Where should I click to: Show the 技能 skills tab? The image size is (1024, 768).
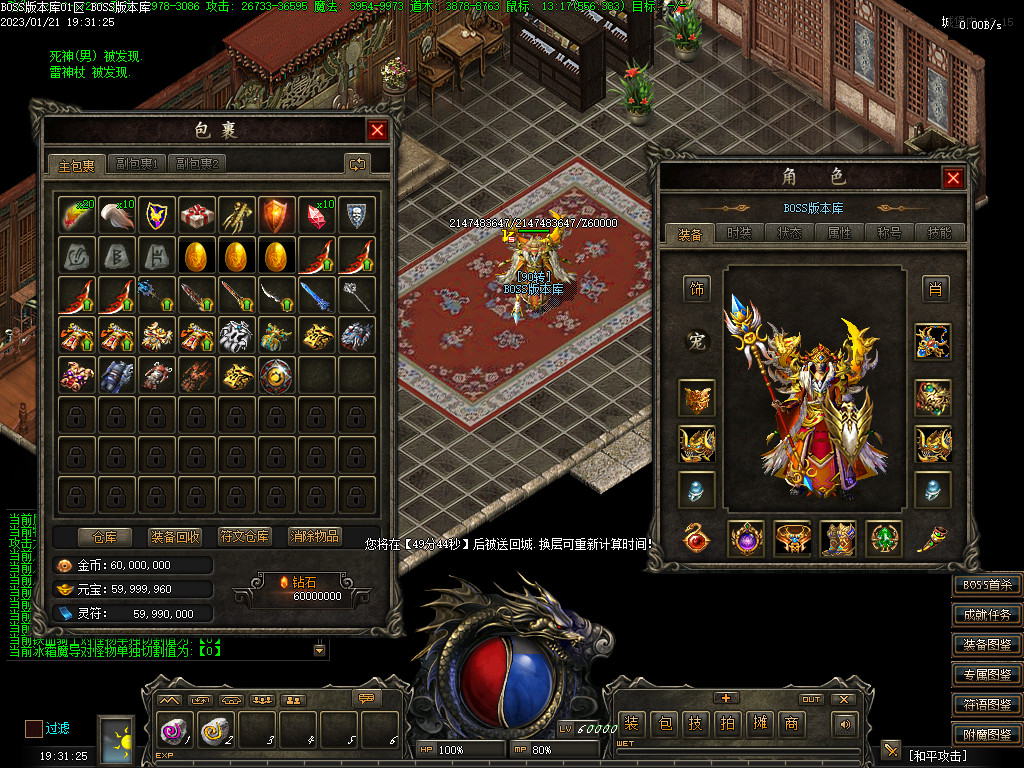940,233
